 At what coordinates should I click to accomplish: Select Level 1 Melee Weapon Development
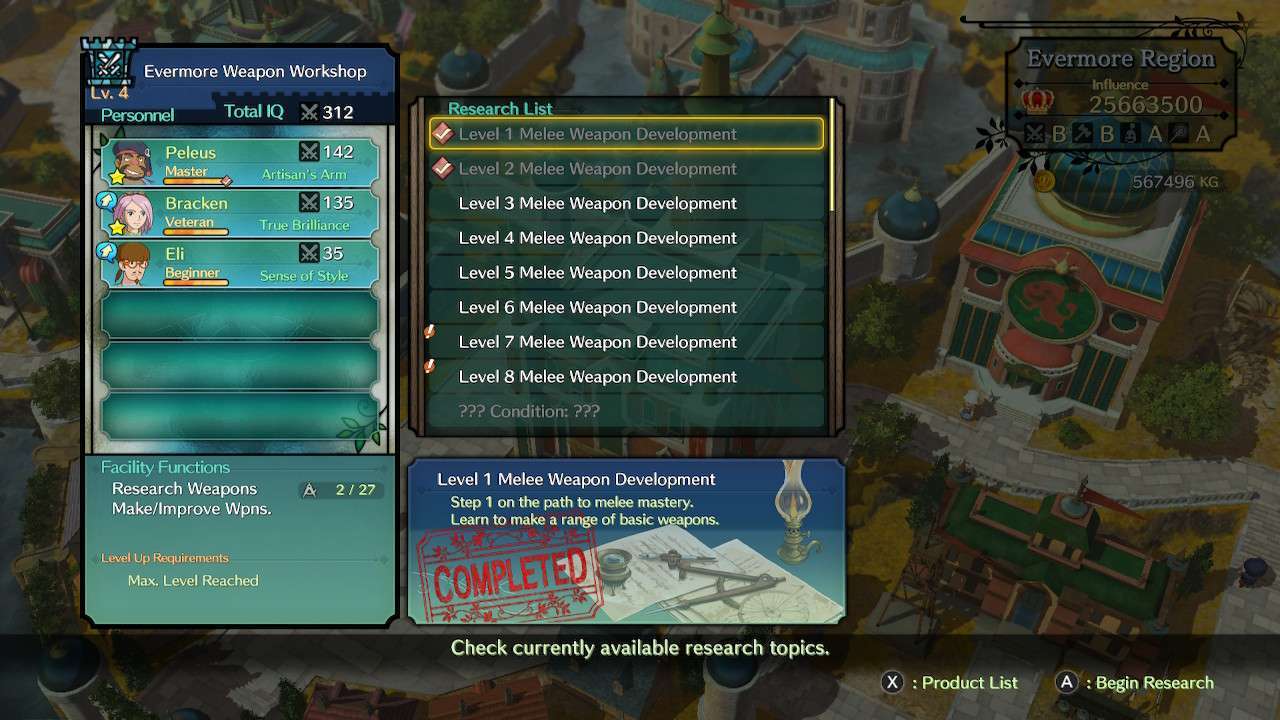(x=626, y=134)
